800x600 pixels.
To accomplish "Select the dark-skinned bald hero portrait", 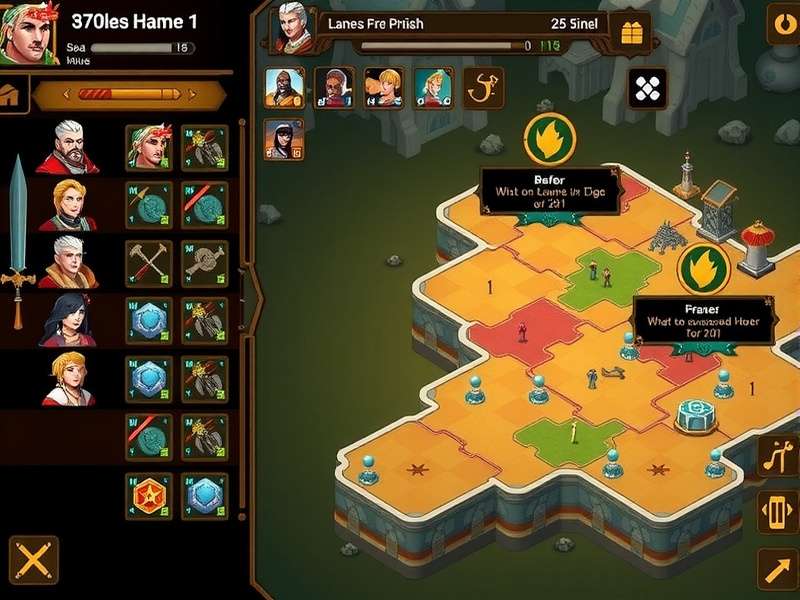I will click(284, 87).
